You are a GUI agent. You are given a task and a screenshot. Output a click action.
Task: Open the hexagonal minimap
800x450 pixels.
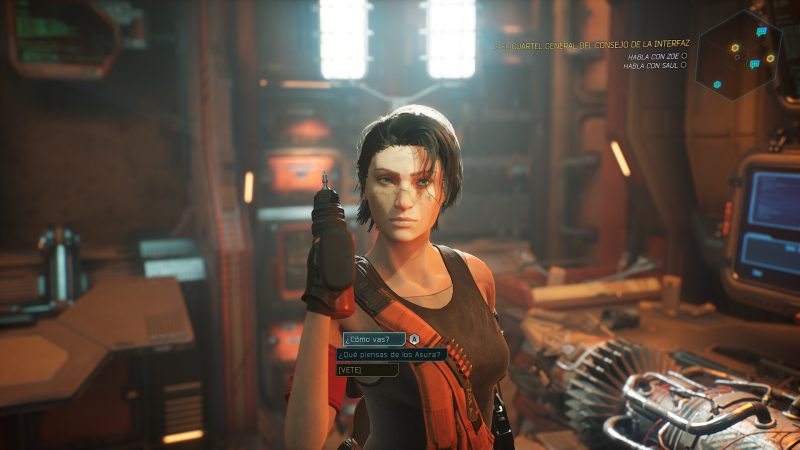(x=738, y=52)
